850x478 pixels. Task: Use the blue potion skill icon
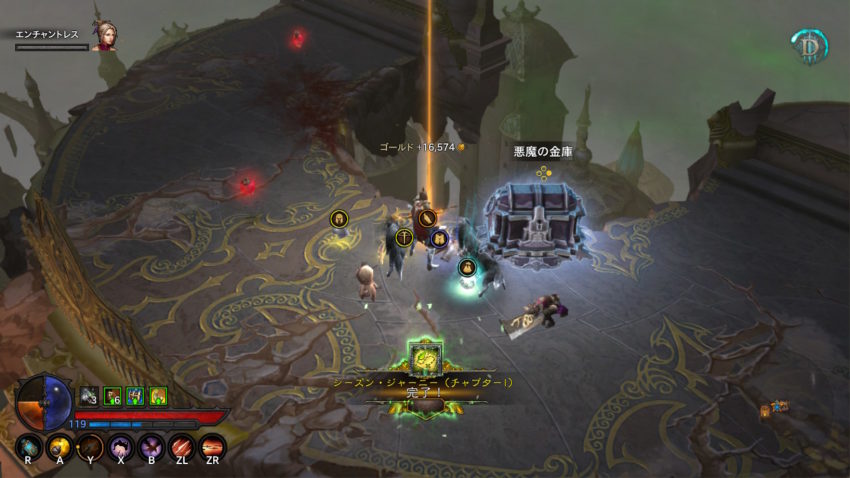28,447
